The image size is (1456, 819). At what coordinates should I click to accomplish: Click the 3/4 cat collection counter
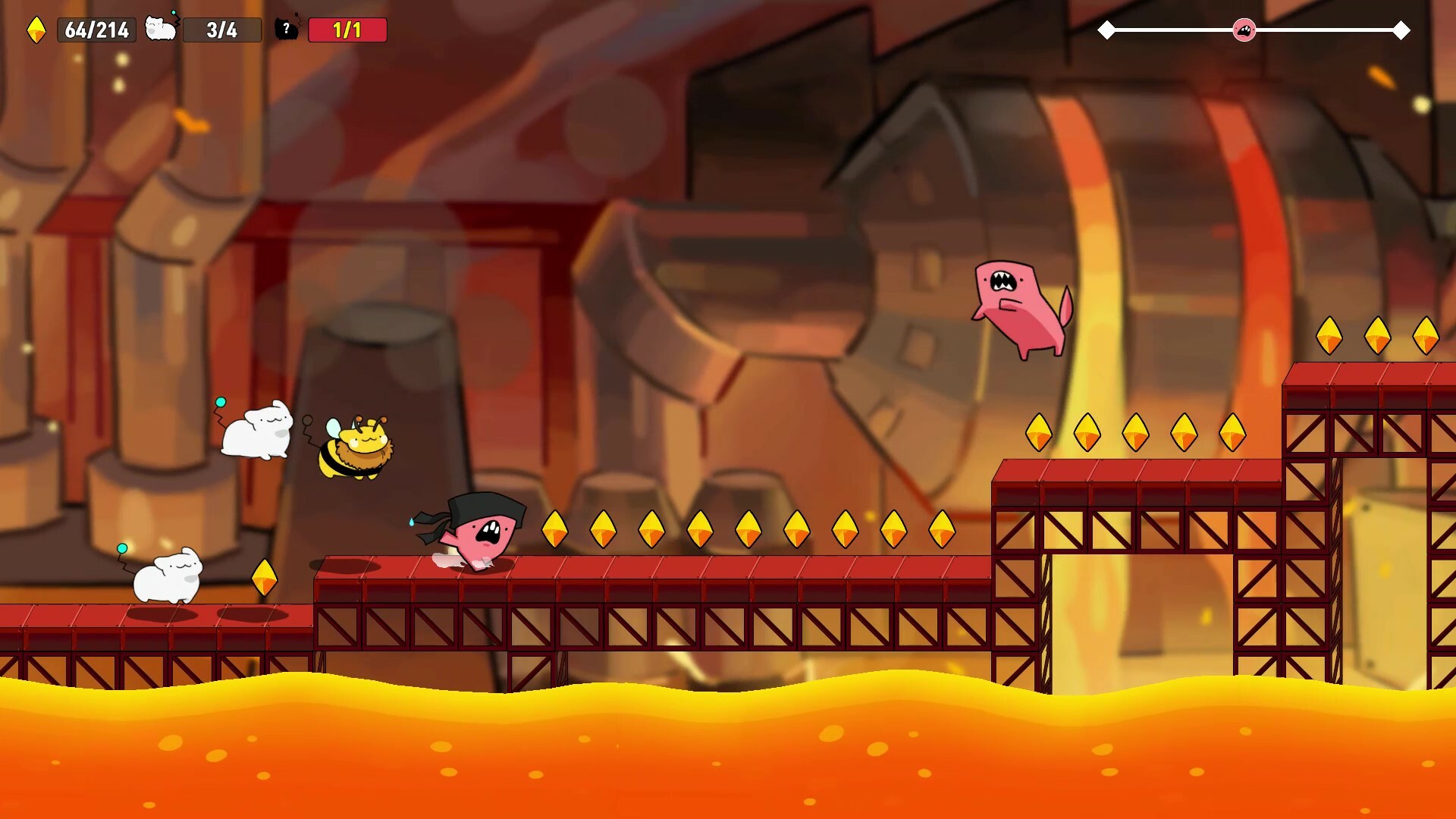222,30
